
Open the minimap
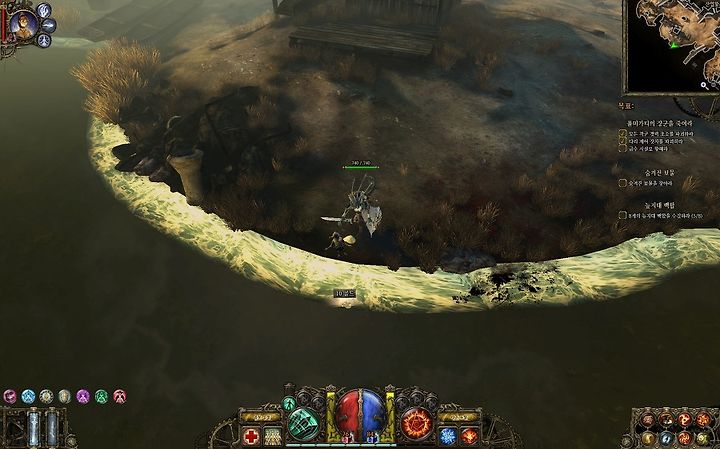[671, 46]
